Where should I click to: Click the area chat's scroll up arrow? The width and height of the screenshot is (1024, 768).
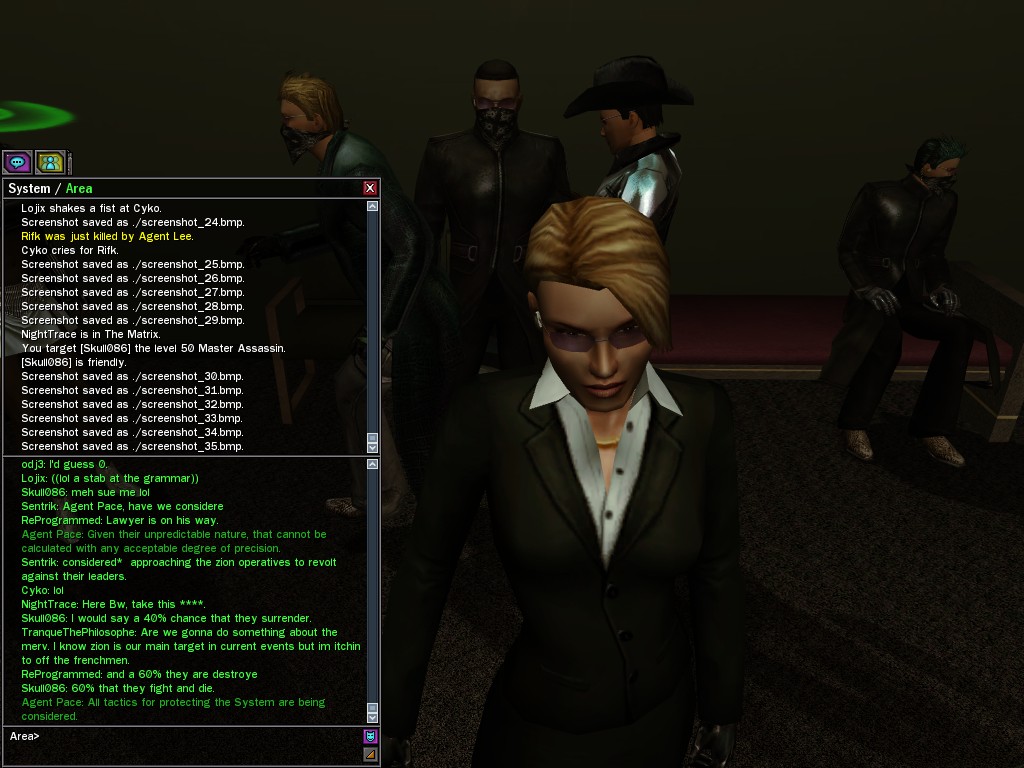(373, 464)
